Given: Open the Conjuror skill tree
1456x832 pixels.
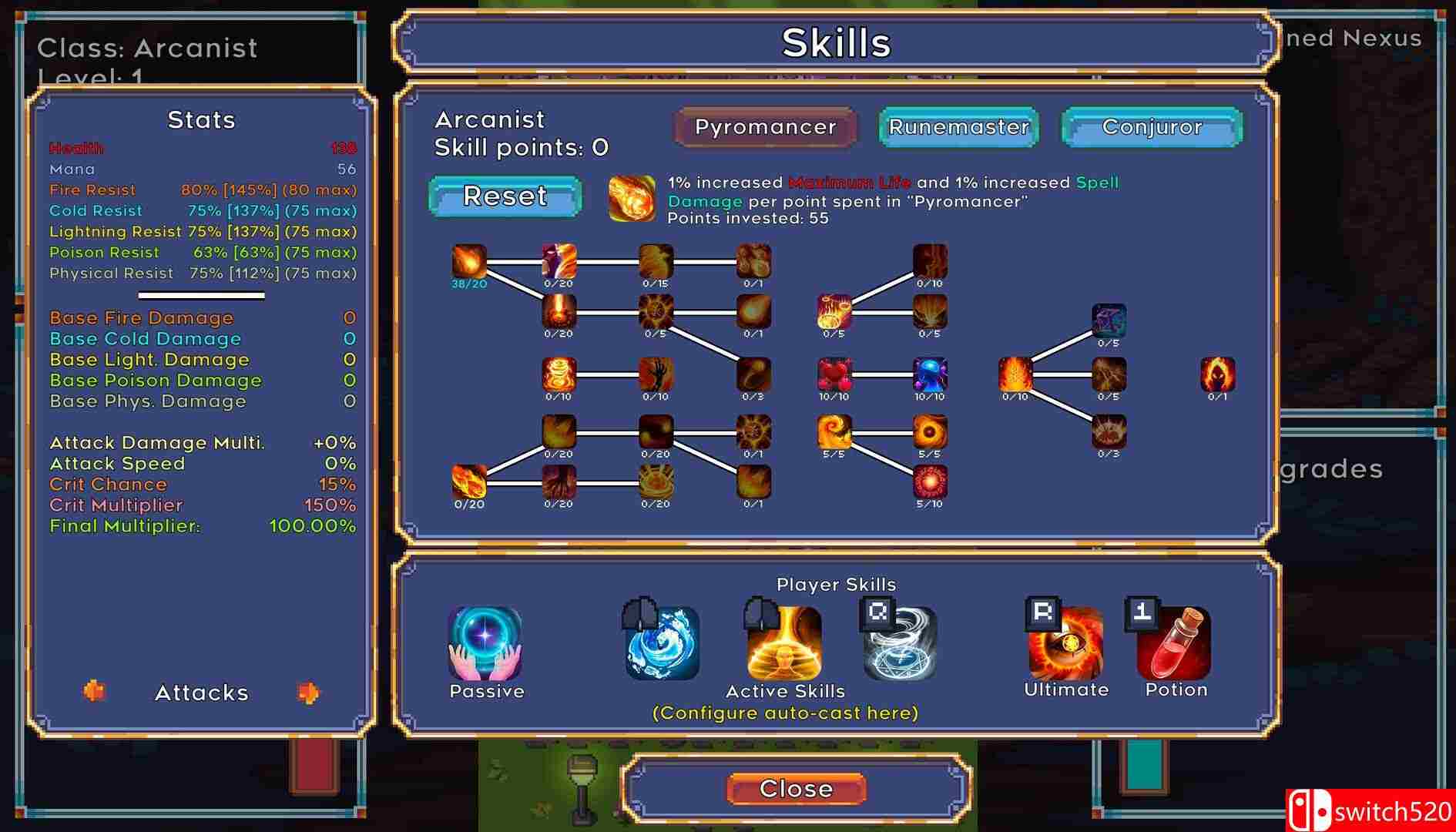Looking at the screenshot, I should (1151, 127).
